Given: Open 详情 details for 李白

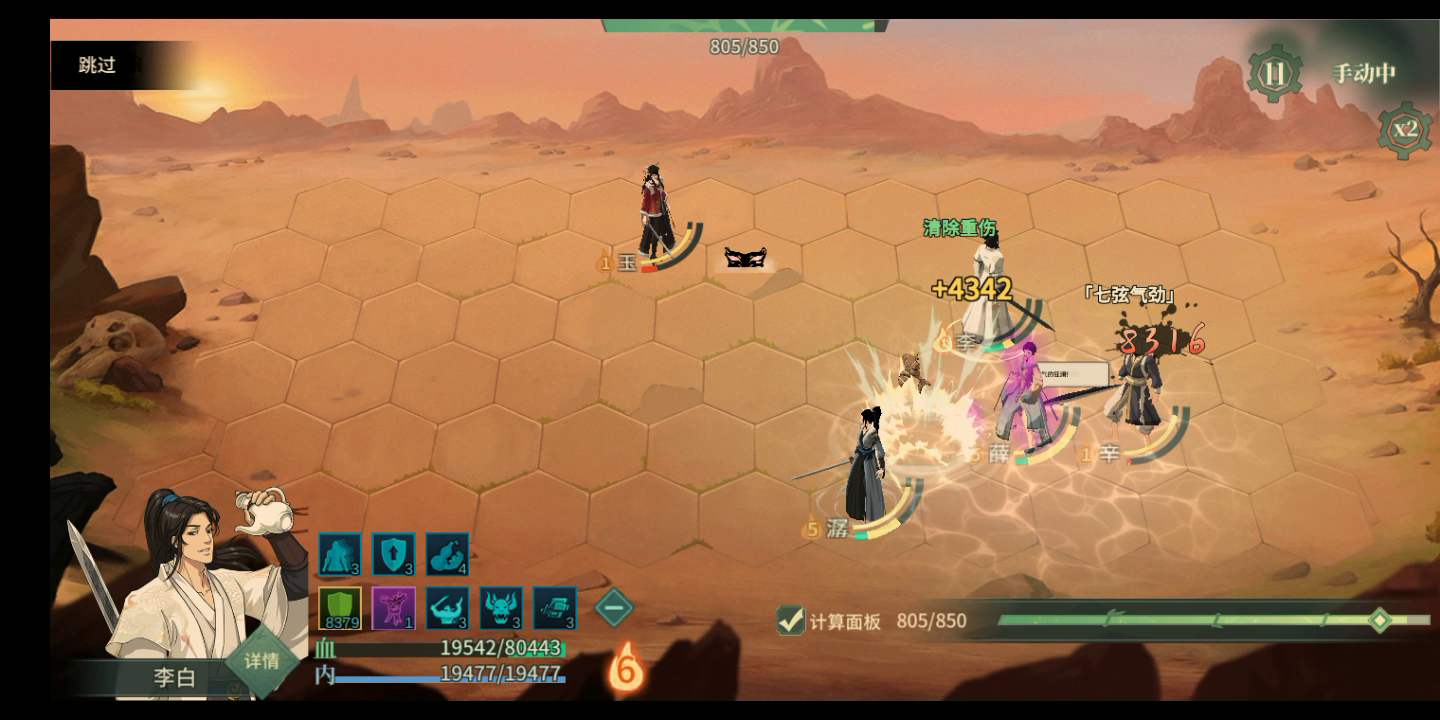Looking at the screenshot, I should pyautogui.click(x=262, y=661).
